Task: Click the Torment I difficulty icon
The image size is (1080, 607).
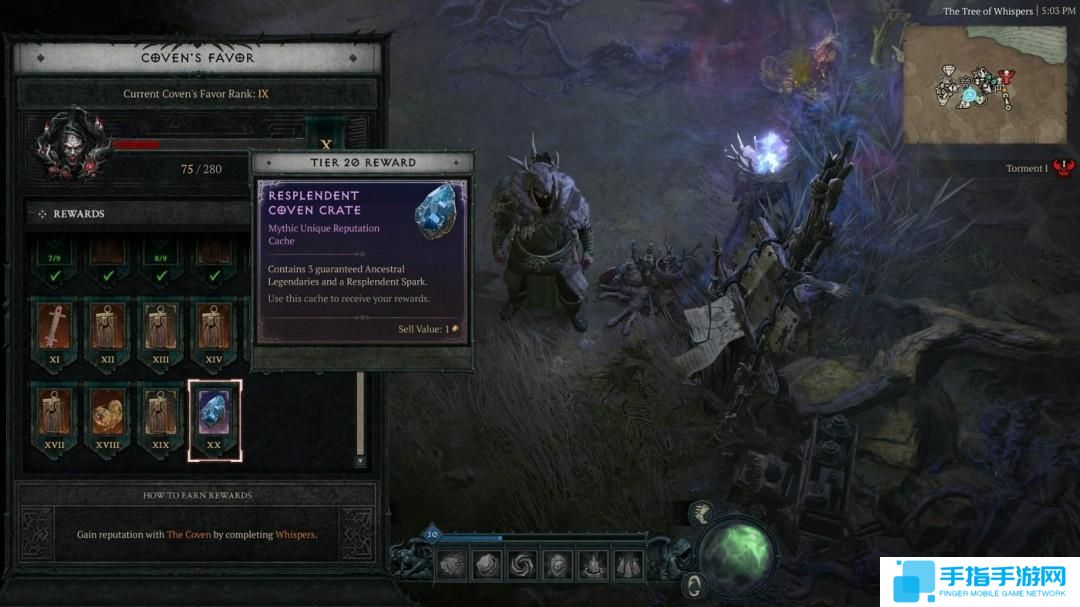Action: tap(1064, 168)
